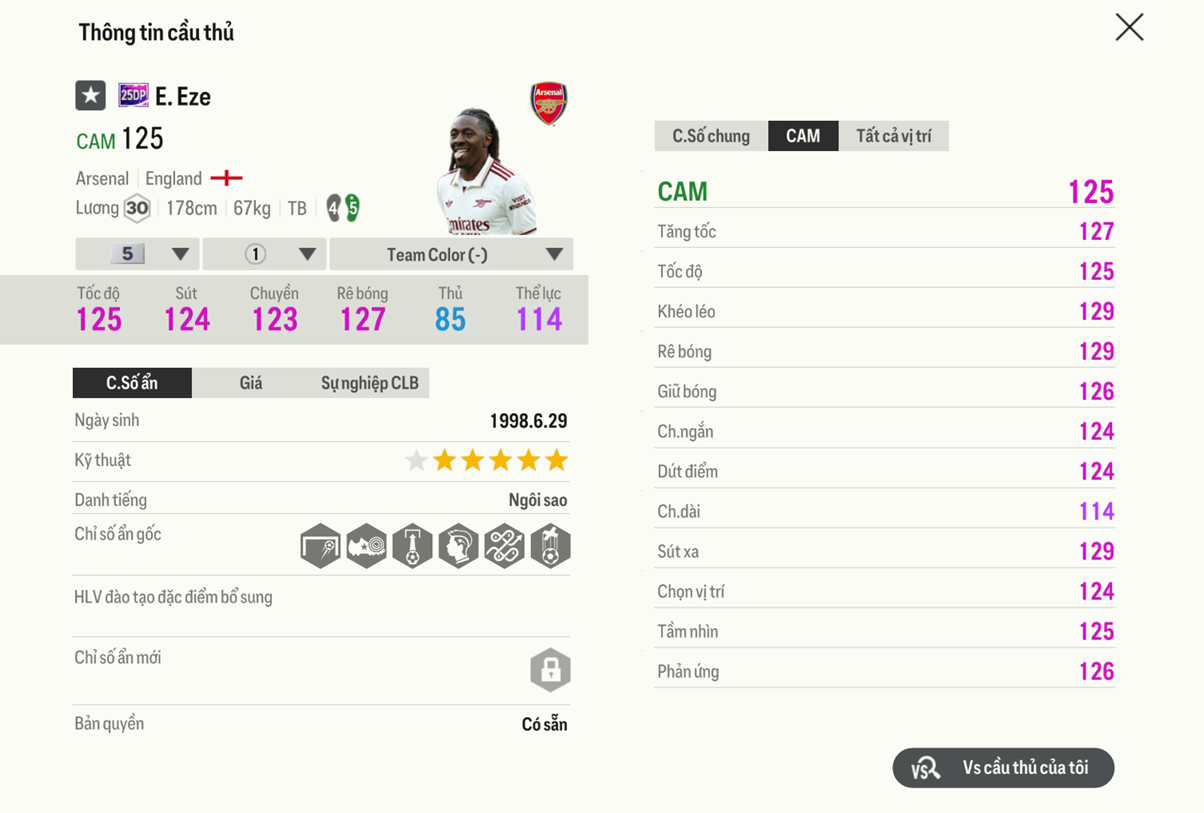The height and width of the screenshot is (813, 1204).
Task: Show the Tất cả vị trí tab
Action: [893, 136]
